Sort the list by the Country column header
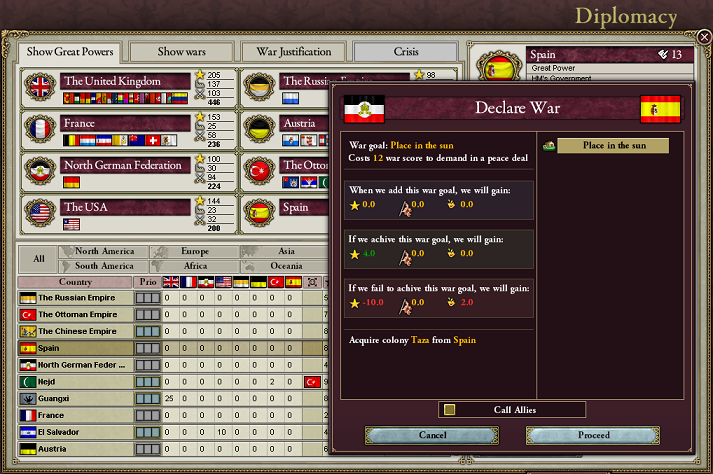 pyautogui.click(x=76, y=282)
